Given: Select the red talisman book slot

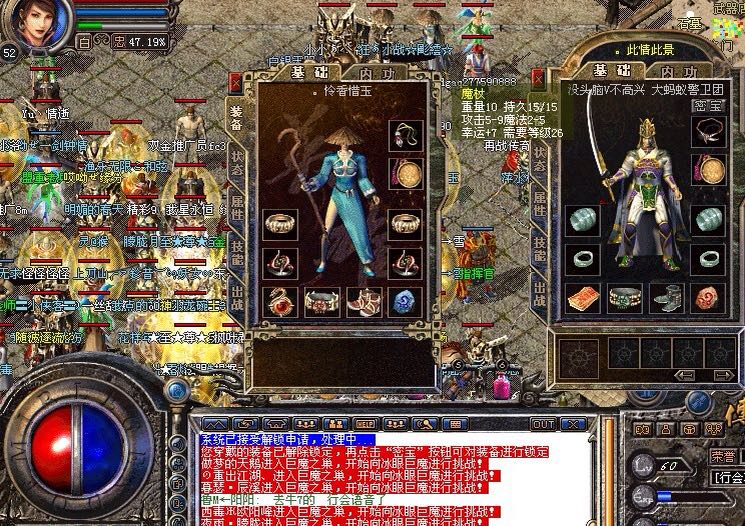Looking at the screenshot, I should pyautogui.click(x=582, y=297).
